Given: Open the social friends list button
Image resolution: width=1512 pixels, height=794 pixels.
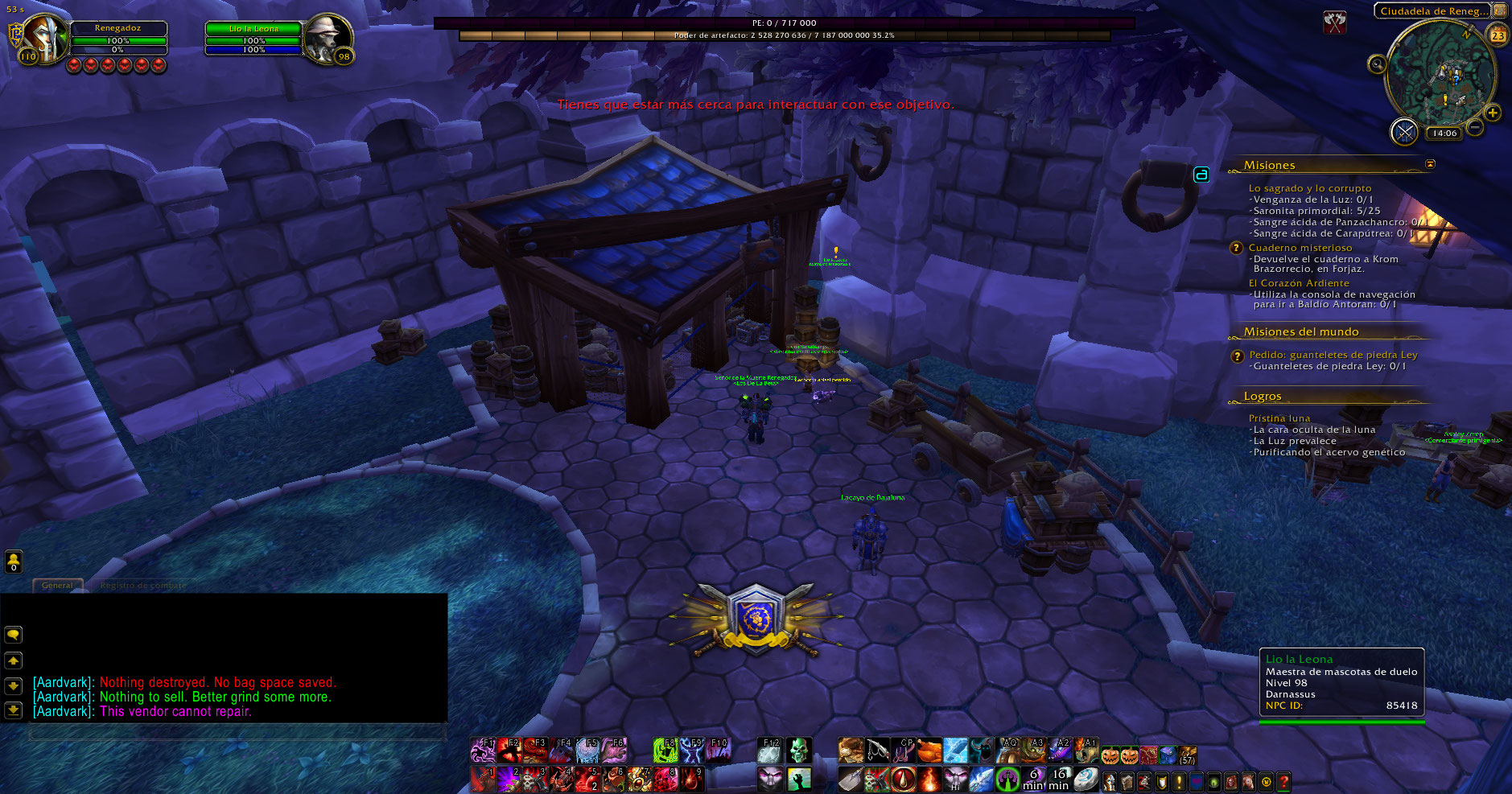Looking at the screenshot, I should tap(14, 561).
